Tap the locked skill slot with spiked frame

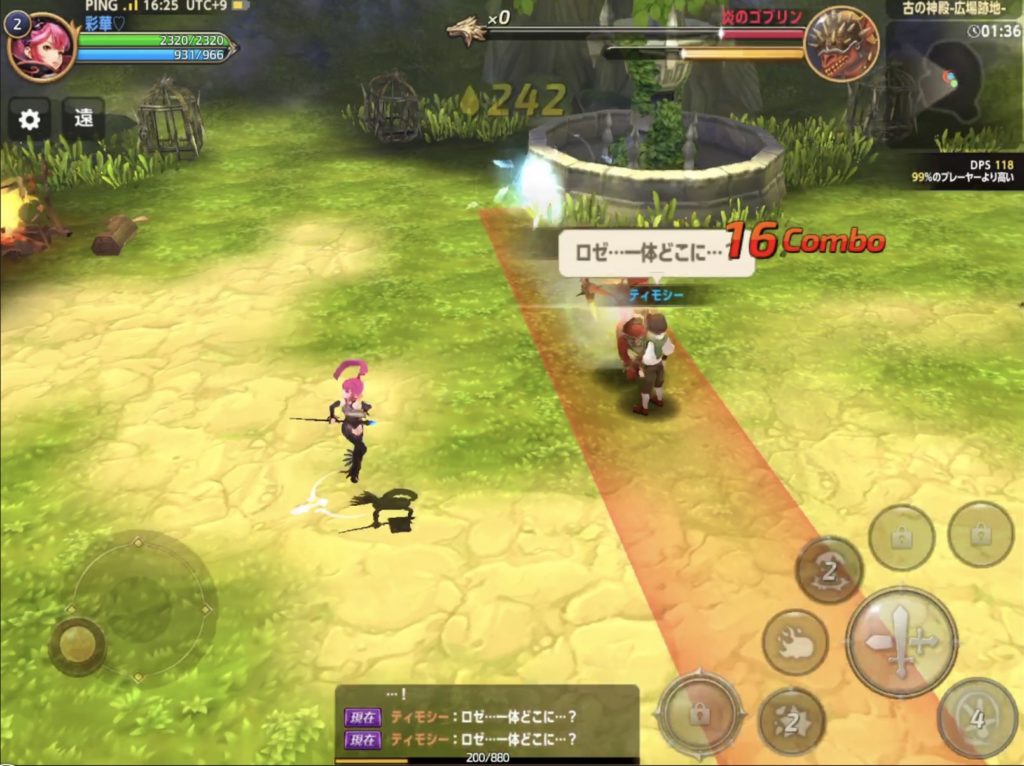coord(700,714)
